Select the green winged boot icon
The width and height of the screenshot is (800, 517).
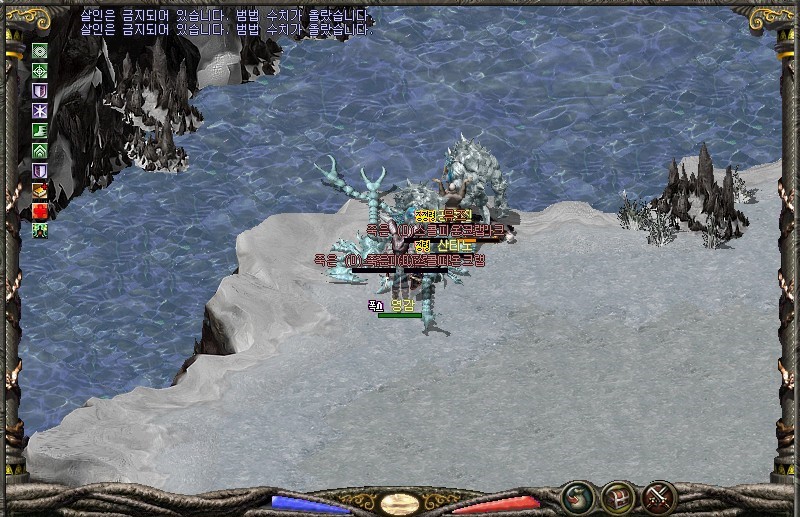coord(40,130)
